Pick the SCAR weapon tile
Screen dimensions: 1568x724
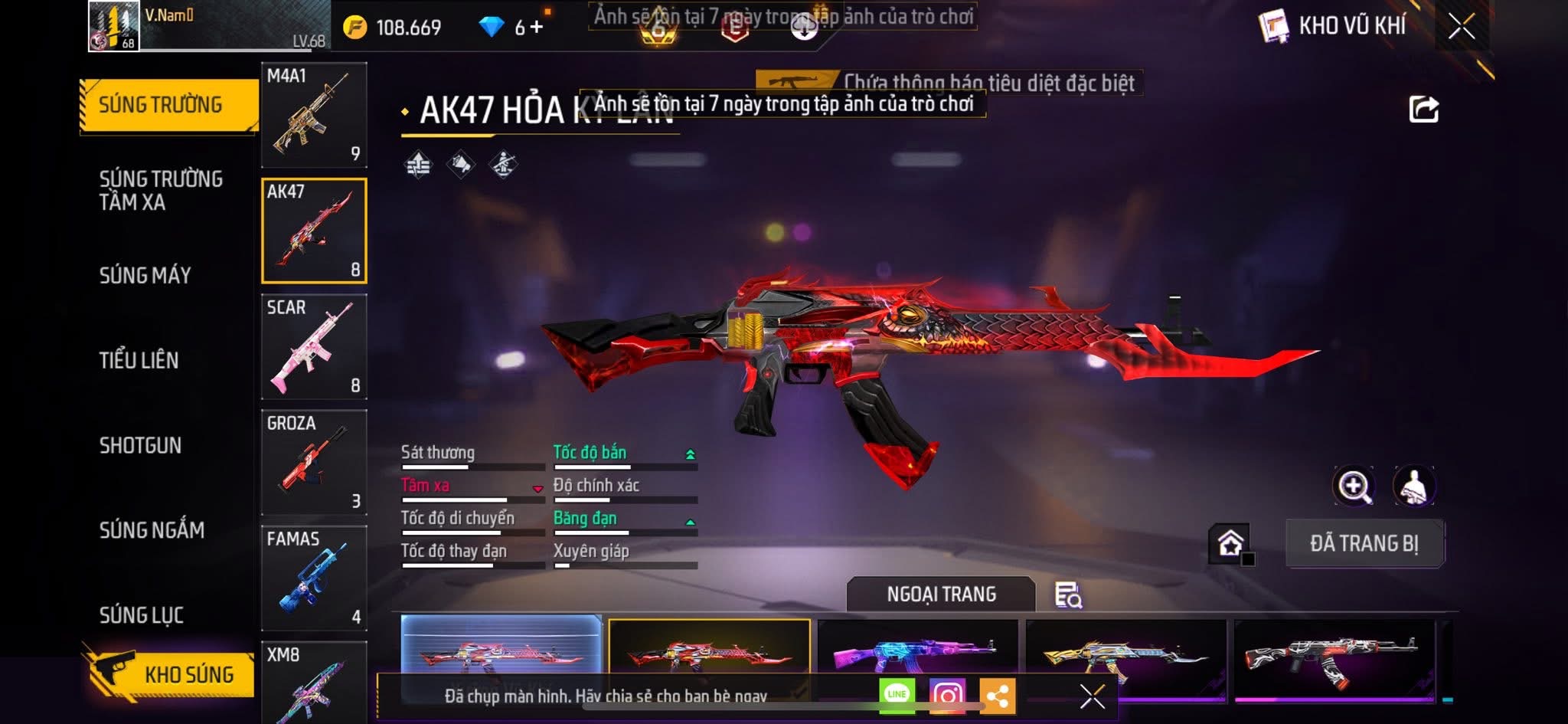coord(314,347)
